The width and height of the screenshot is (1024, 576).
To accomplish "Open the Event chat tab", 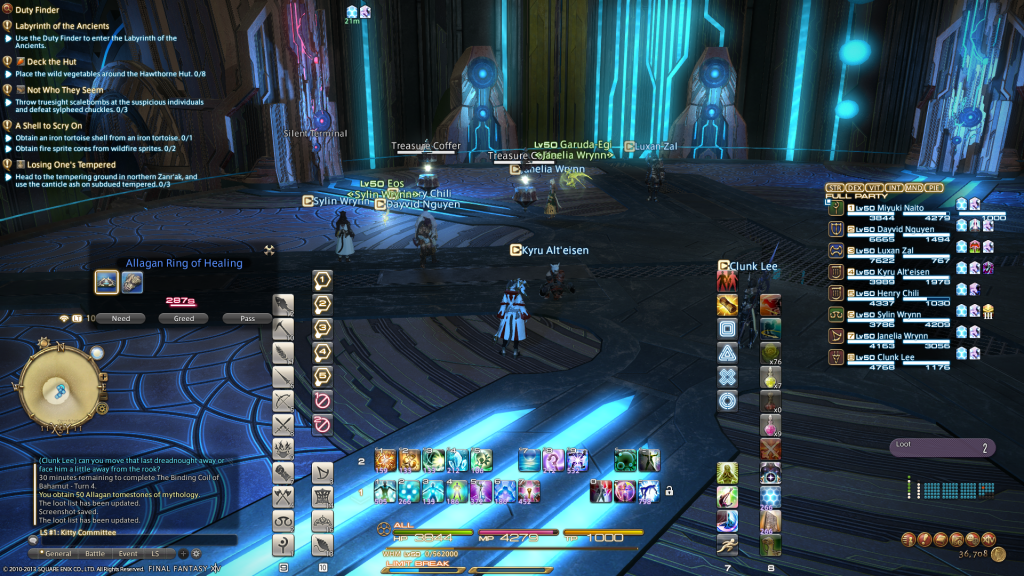I will pos(128,553).
